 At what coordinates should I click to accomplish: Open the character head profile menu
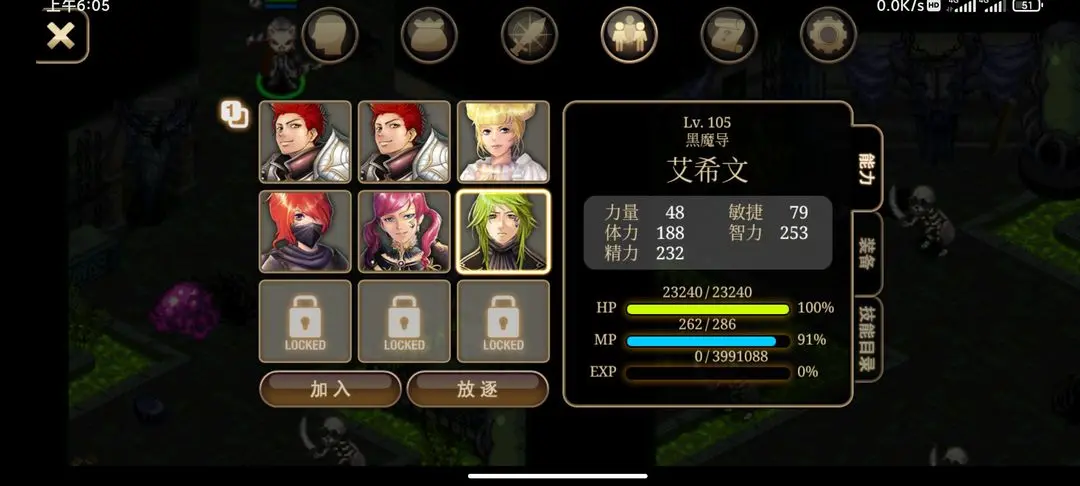330,36
